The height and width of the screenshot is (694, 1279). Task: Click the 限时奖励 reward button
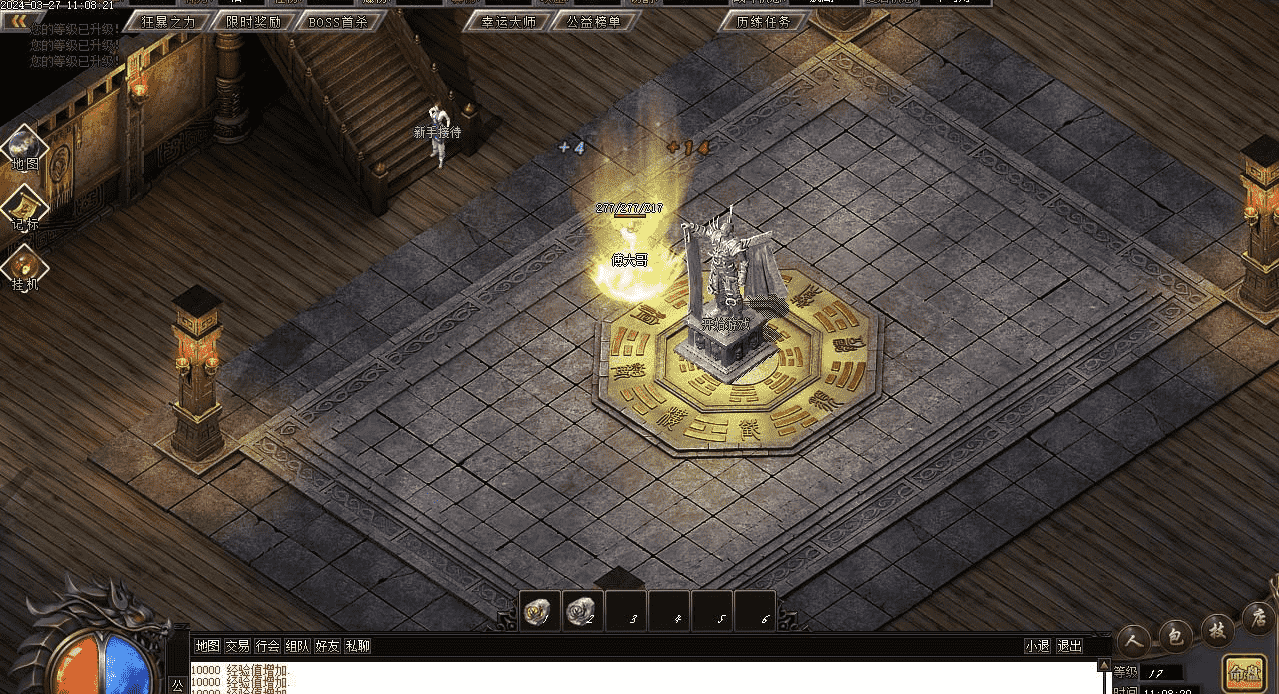253,21
